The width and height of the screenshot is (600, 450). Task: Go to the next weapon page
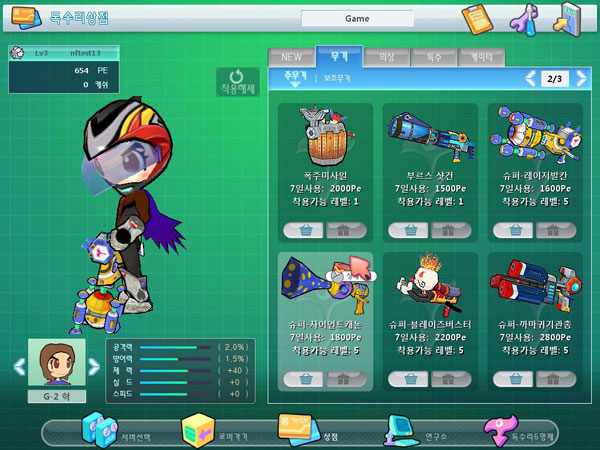581,78
